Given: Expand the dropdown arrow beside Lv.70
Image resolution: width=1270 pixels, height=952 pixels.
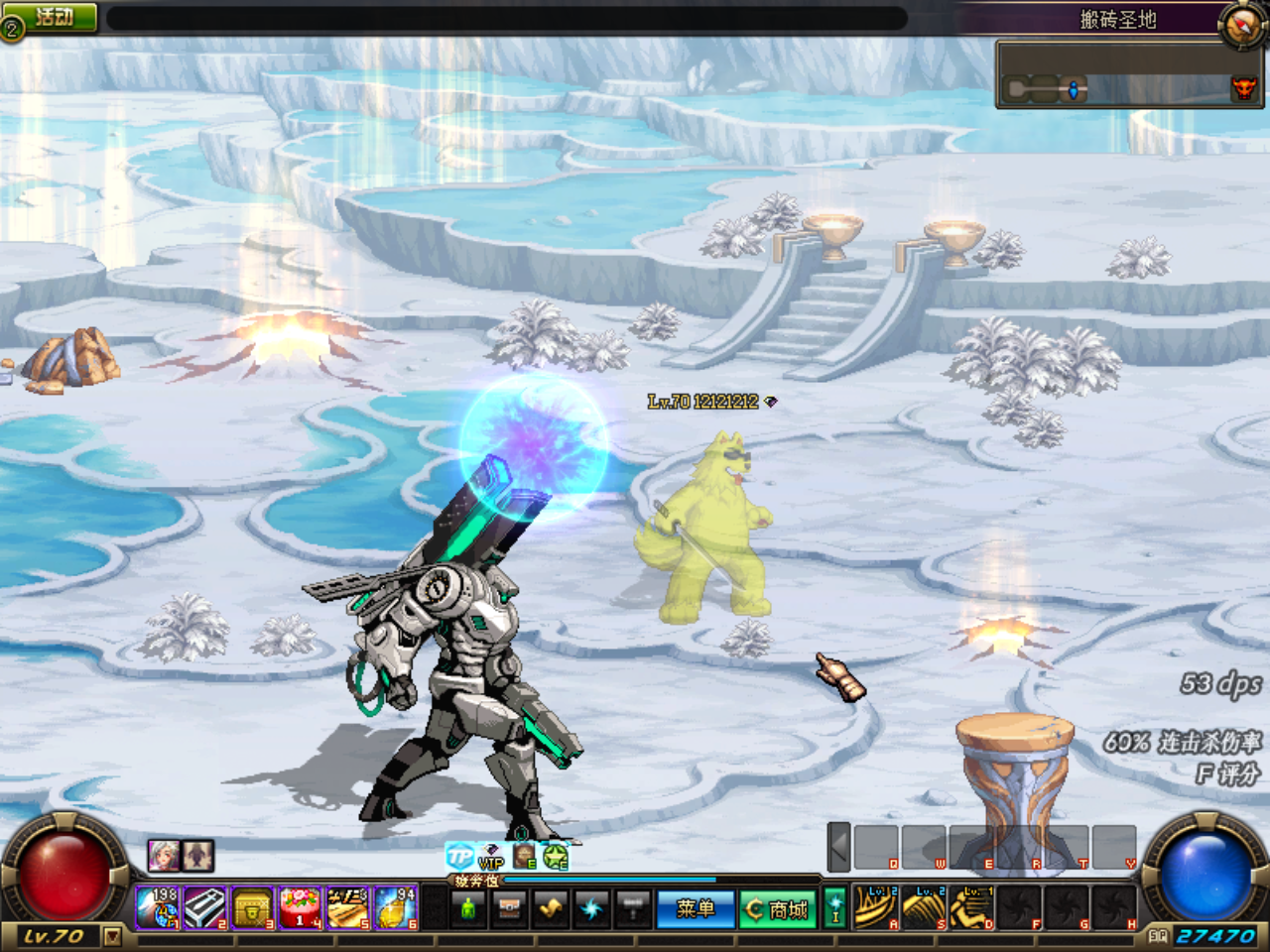Looking at the screenshot, I should [x=112, y=936].
